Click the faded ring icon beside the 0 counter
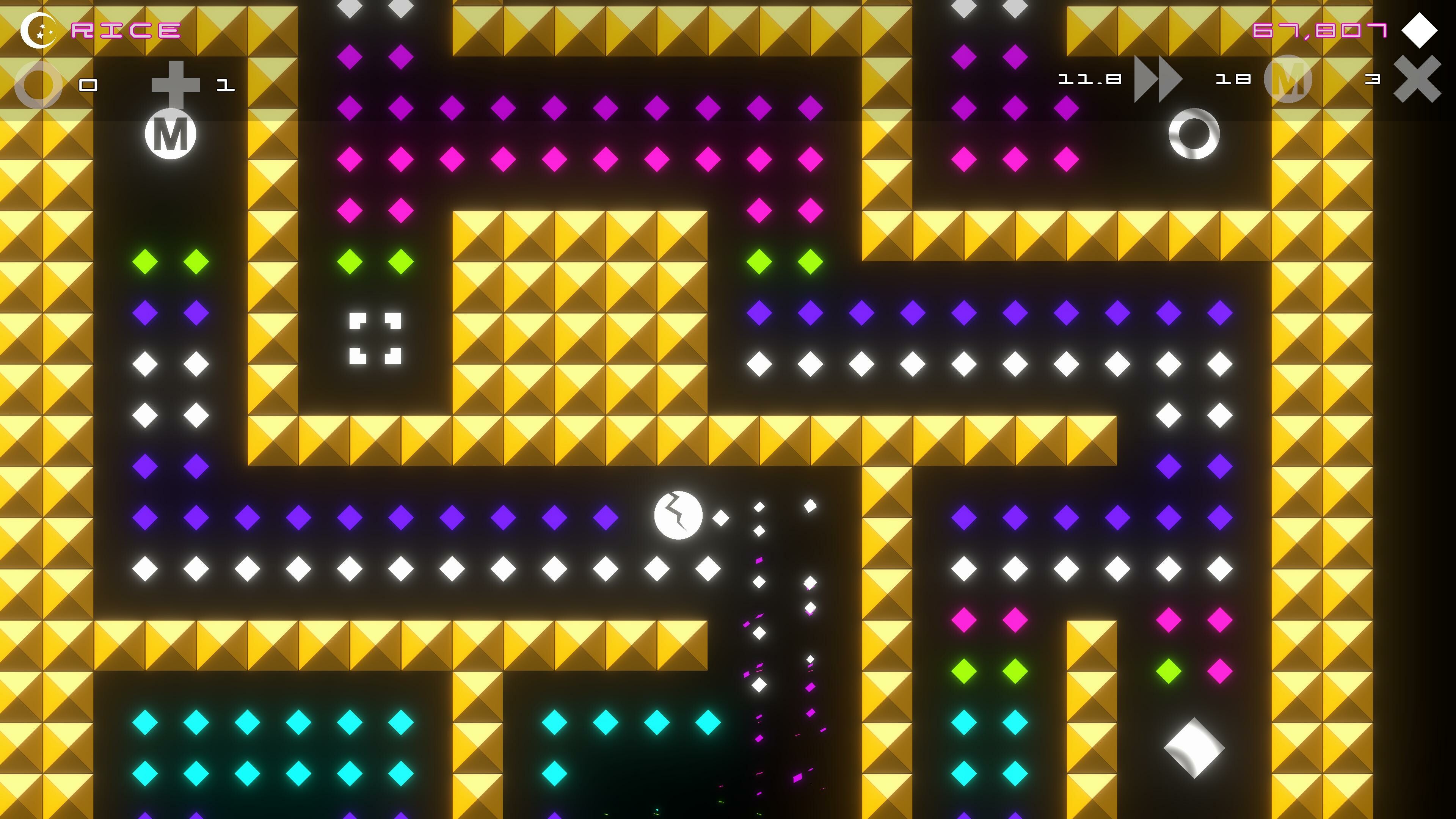Image resolution: width=1456 pixels, height=819 pixels. point(38,85)
